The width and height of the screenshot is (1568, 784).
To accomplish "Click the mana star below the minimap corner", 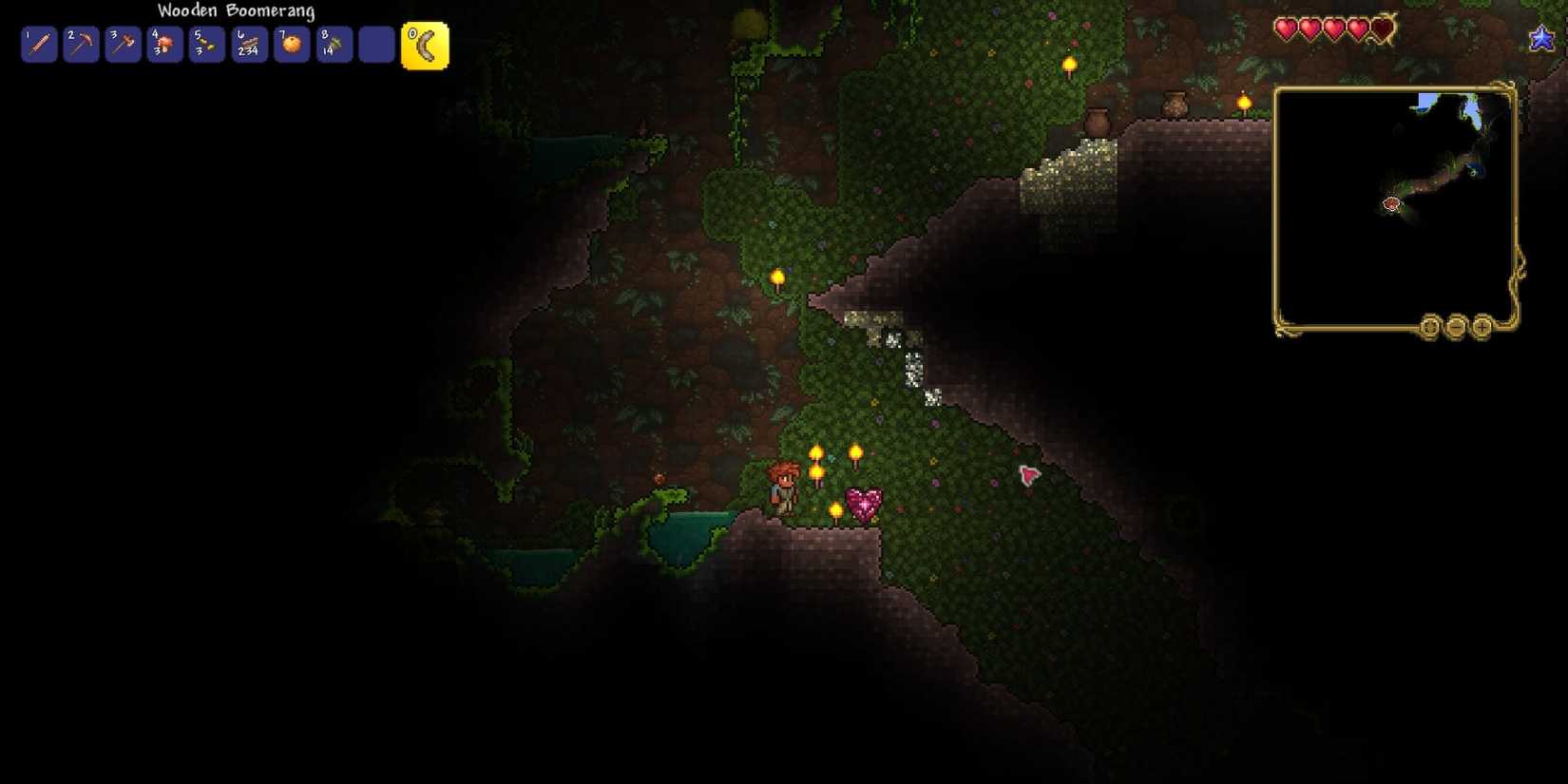I will click(x=1541, y=39).
